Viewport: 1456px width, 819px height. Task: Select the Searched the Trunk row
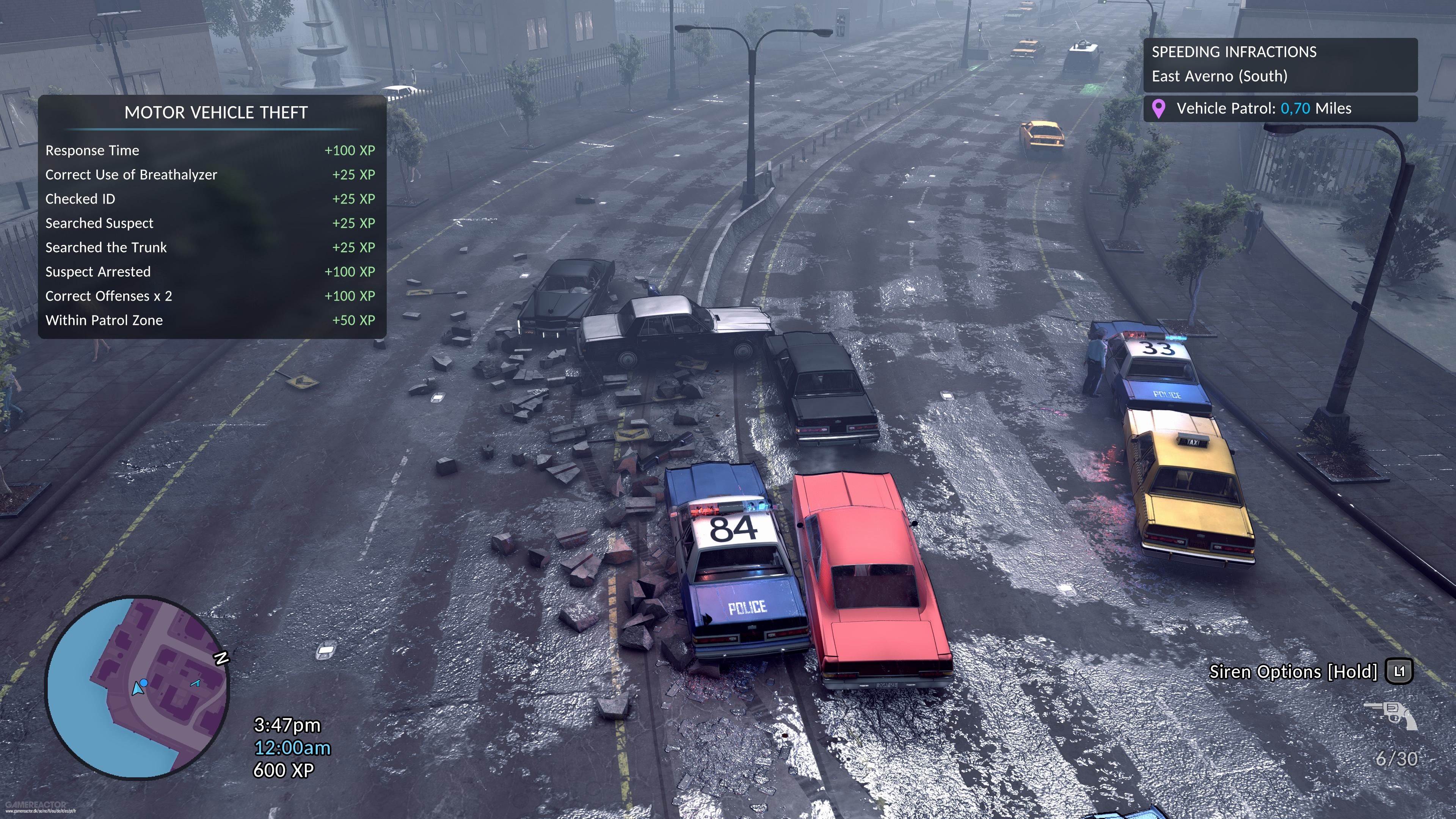pos(210,248)
